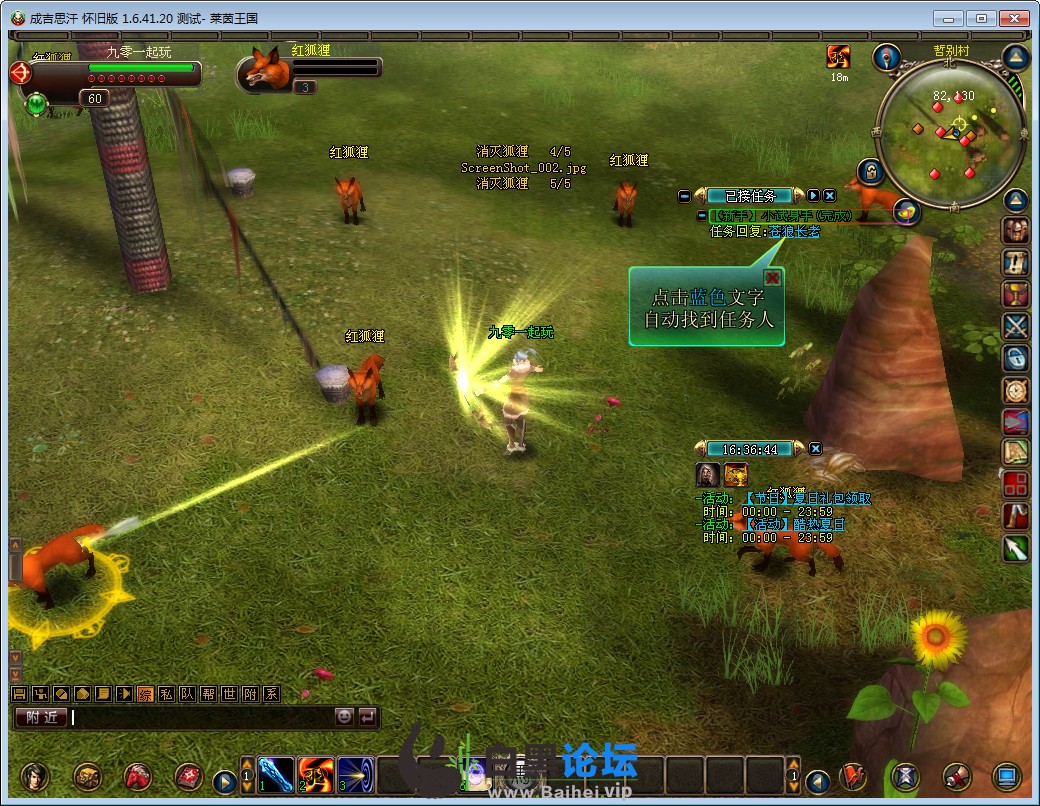1040x806 pixels.
Task: Open the red spellbook icon
Action: pyautogui.click(x=188, y=776)
